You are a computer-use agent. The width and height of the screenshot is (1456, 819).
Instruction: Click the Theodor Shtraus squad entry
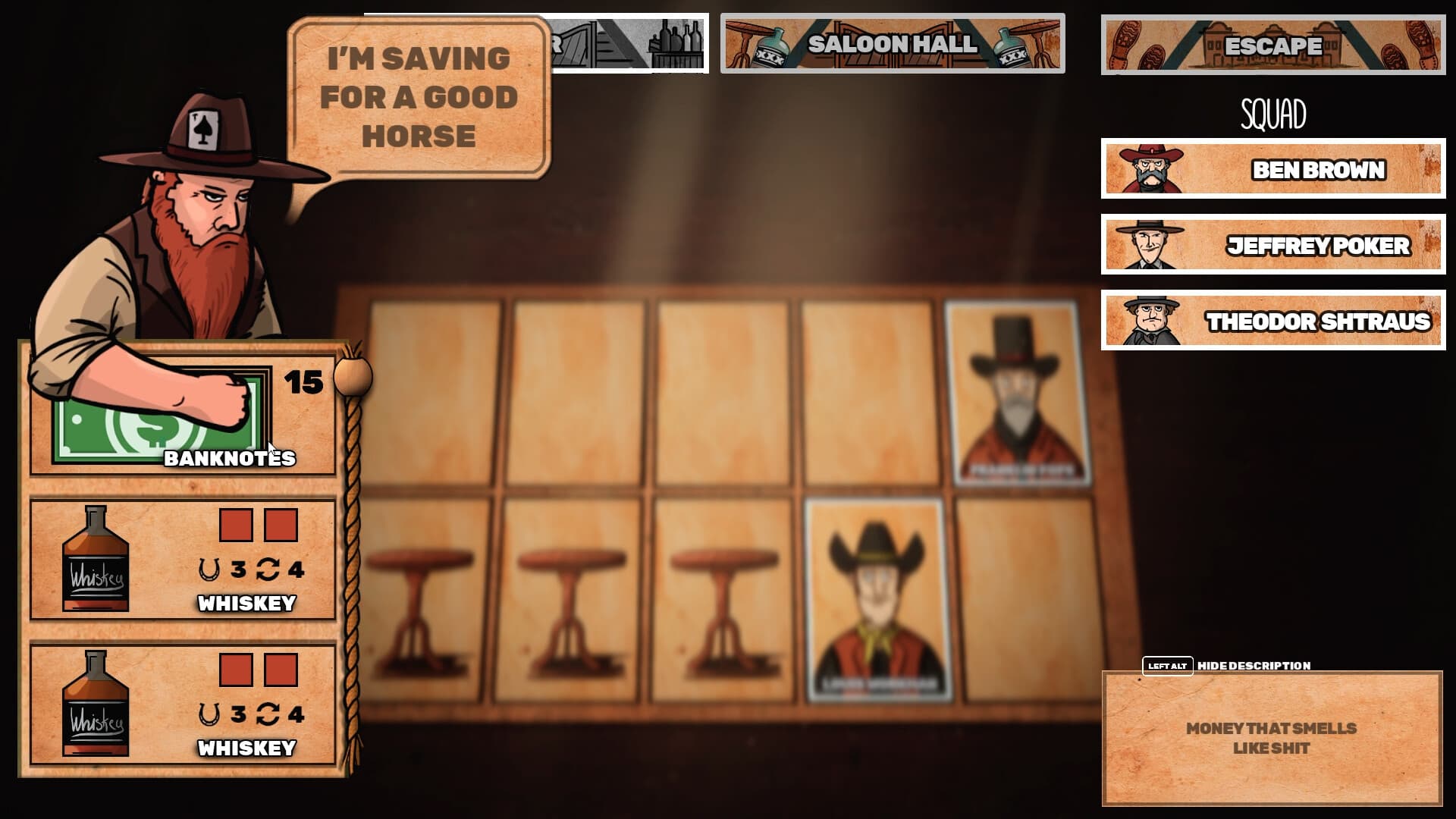1274,322
